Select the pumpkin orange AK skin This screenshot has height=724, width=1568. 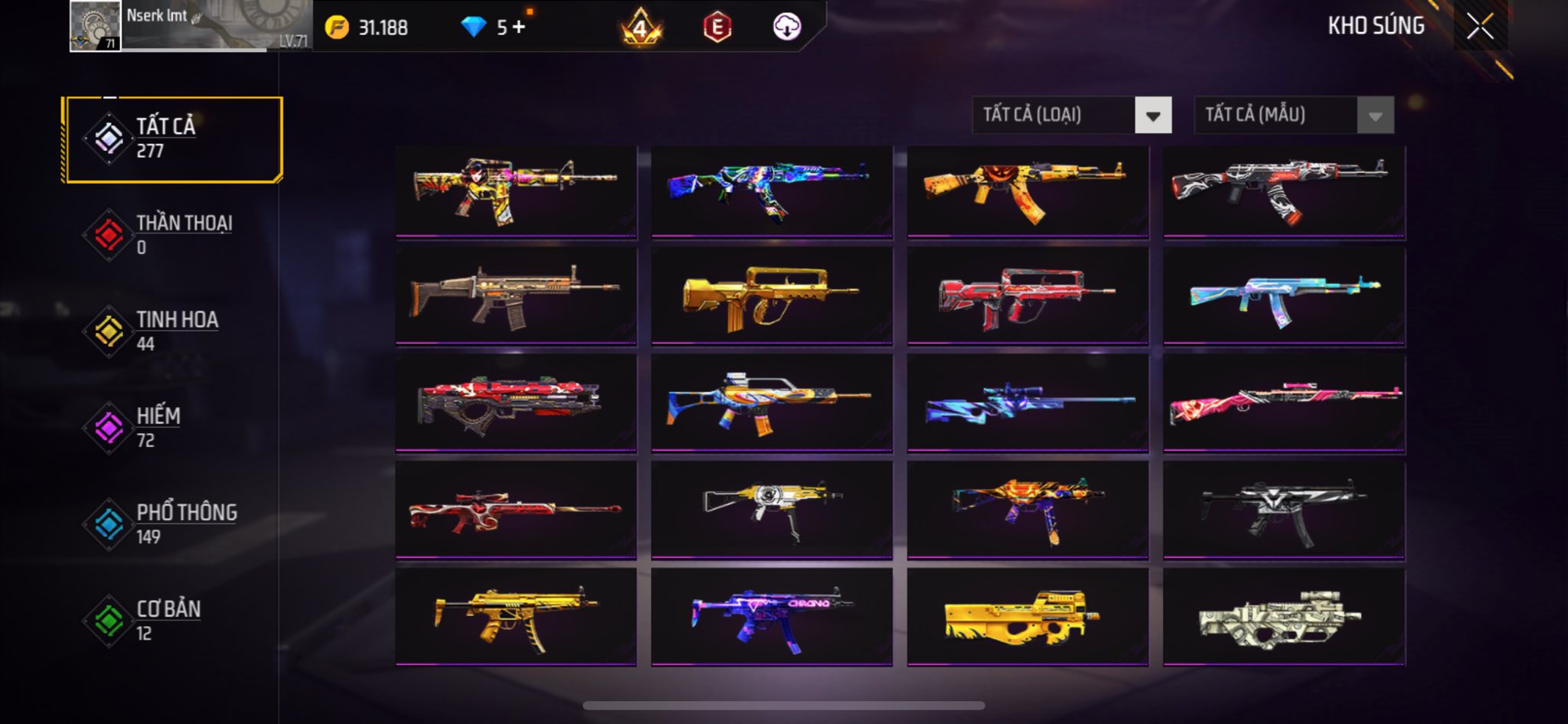point(1027,191)
